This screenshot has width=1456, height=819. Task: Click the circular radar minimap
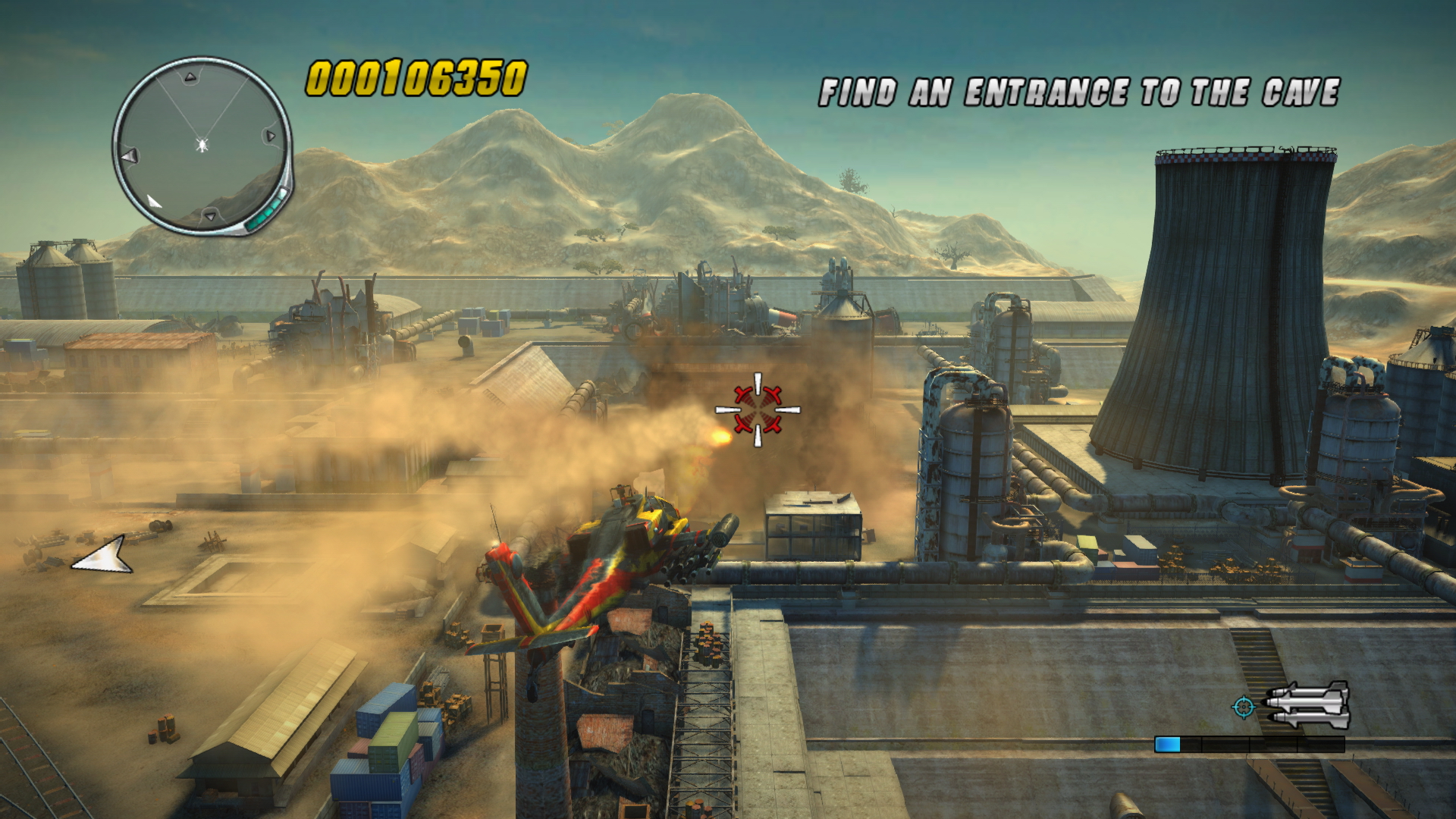click(202, 145)
